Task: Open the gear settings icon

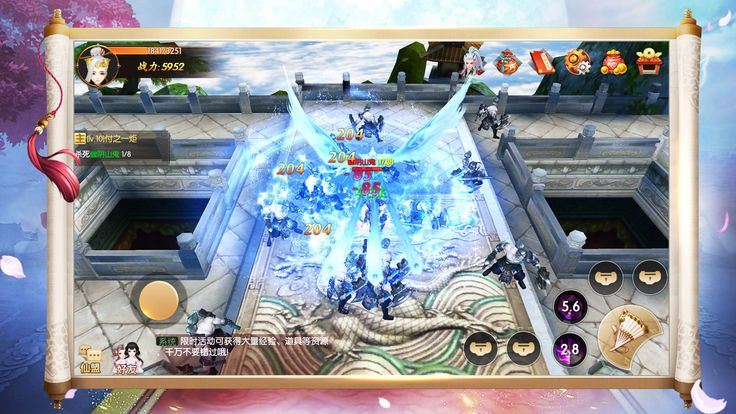Action: click(x=578, y=62)
